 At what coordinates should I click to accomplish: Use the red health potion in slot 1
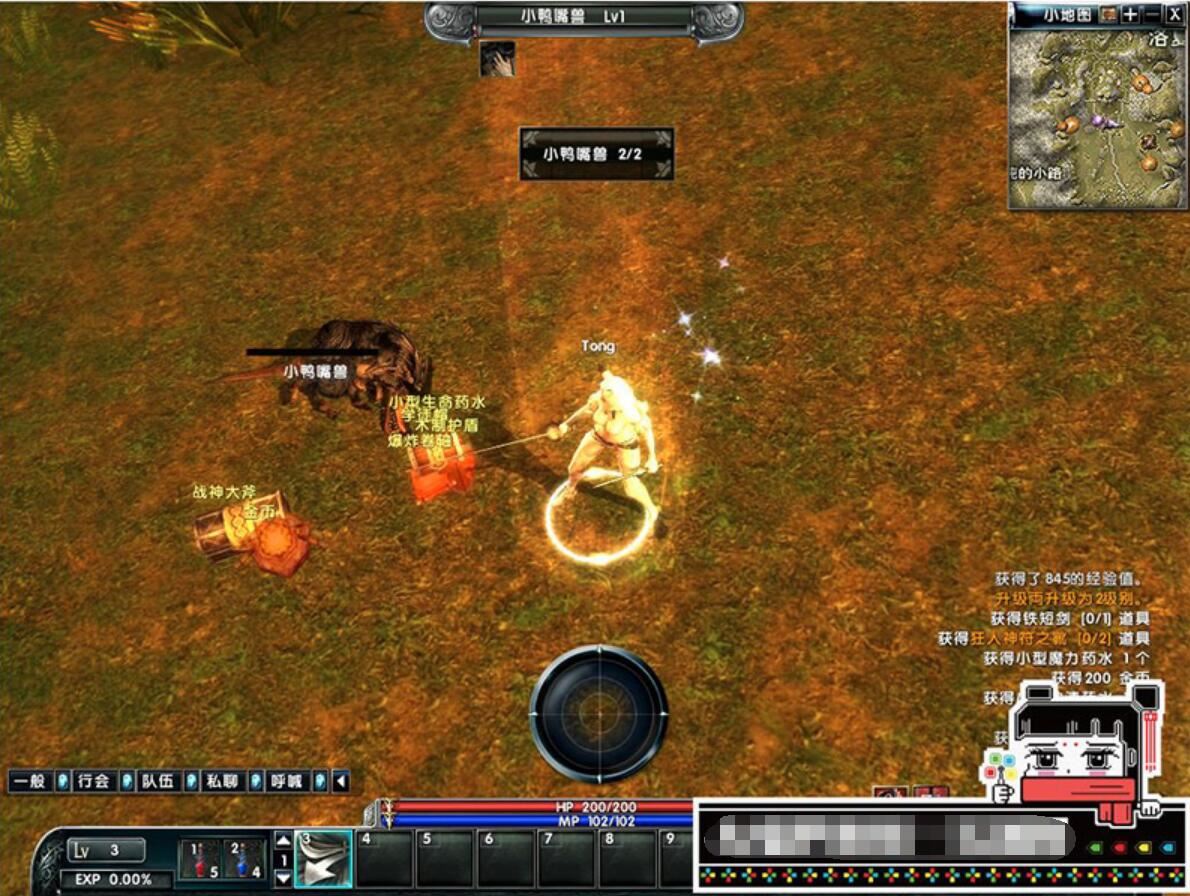[200, 859]
